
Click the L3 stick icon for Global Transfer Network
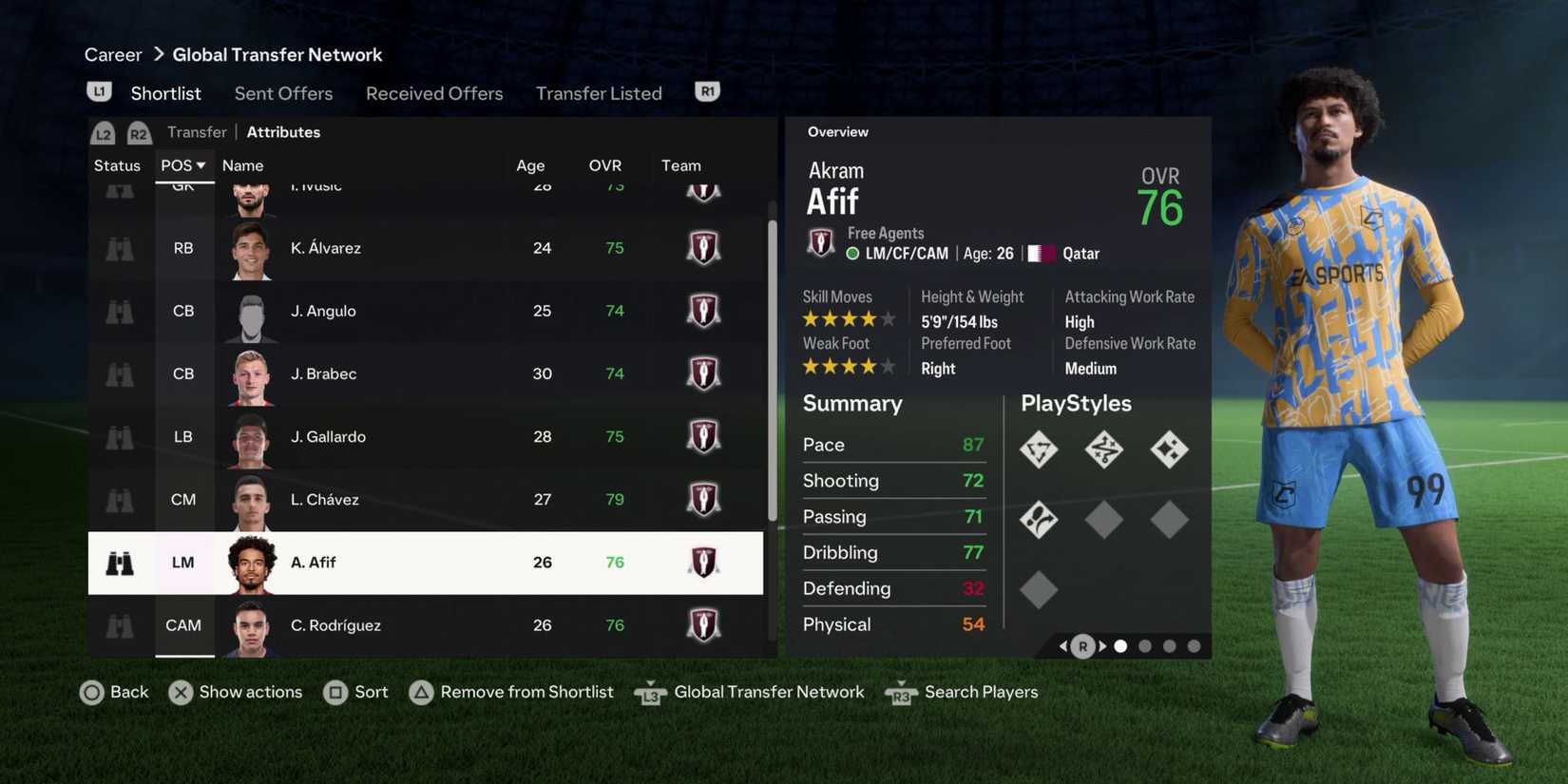point(650,693)
